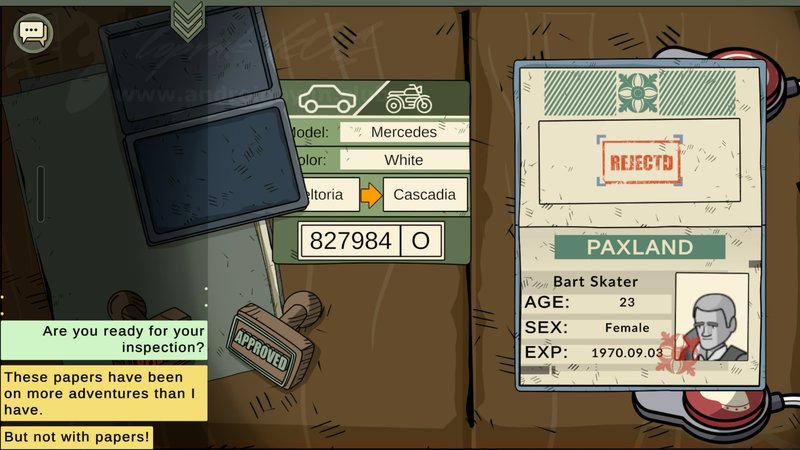
Task: Expand the chevron pull-down tab
Action: (188, 17)
